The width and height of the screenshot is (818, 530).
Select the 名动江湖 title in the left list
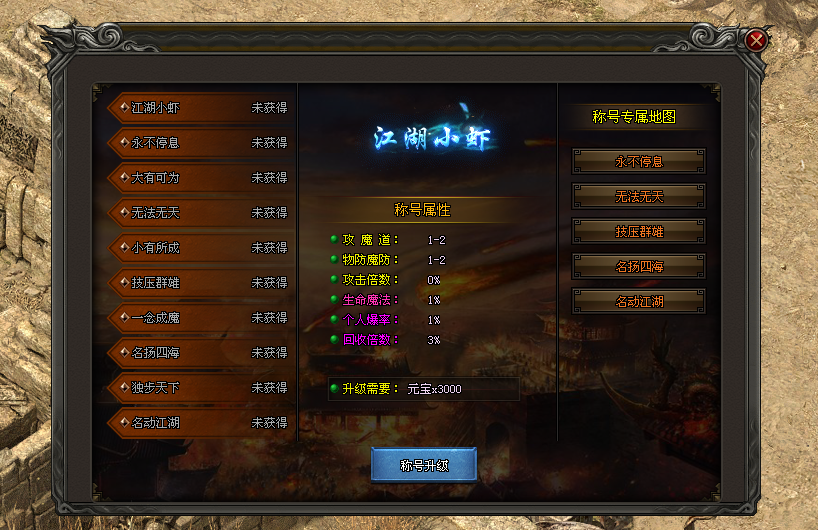coord(198,423)
